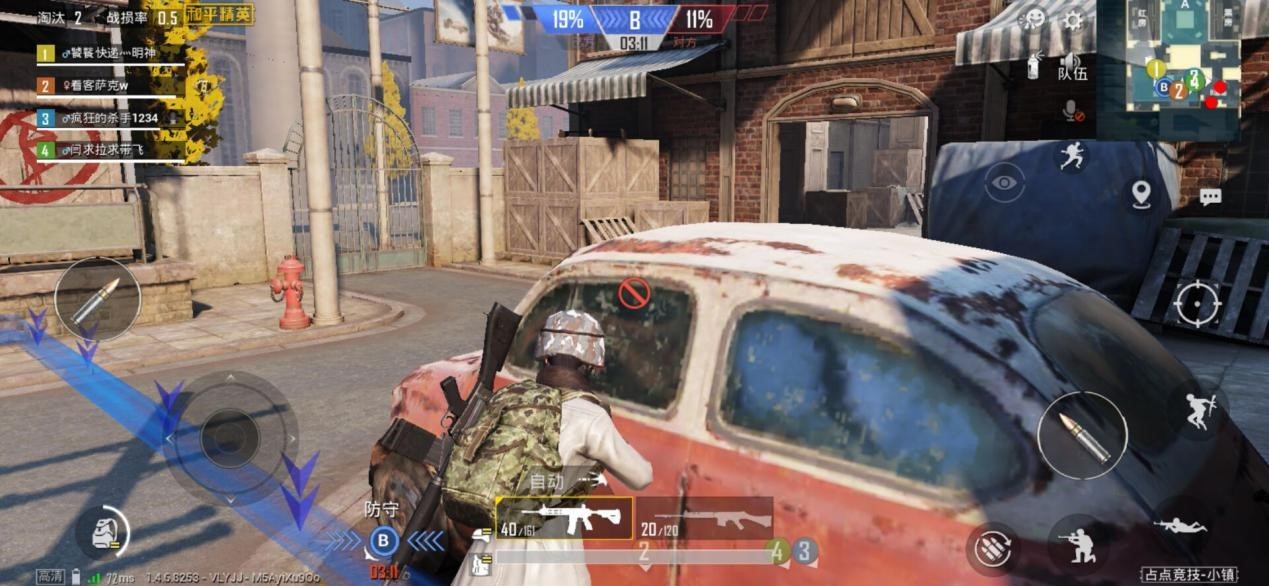This screenshot has height=586, width=1269.
Task: Activate the sprint running-figure icon
Action: pos(1072,155)
